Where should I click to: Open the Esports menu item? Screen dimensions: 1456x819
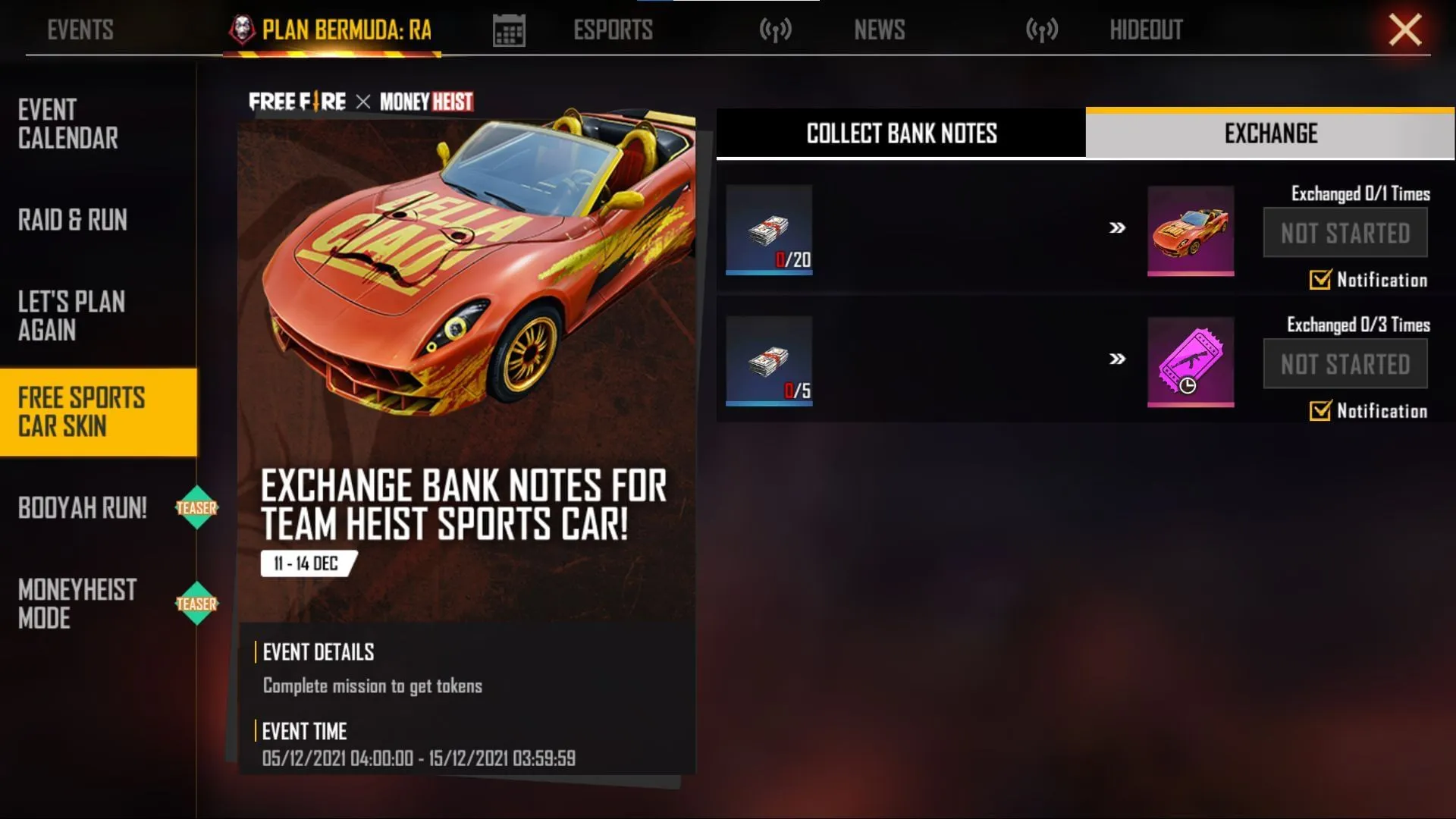613,29
